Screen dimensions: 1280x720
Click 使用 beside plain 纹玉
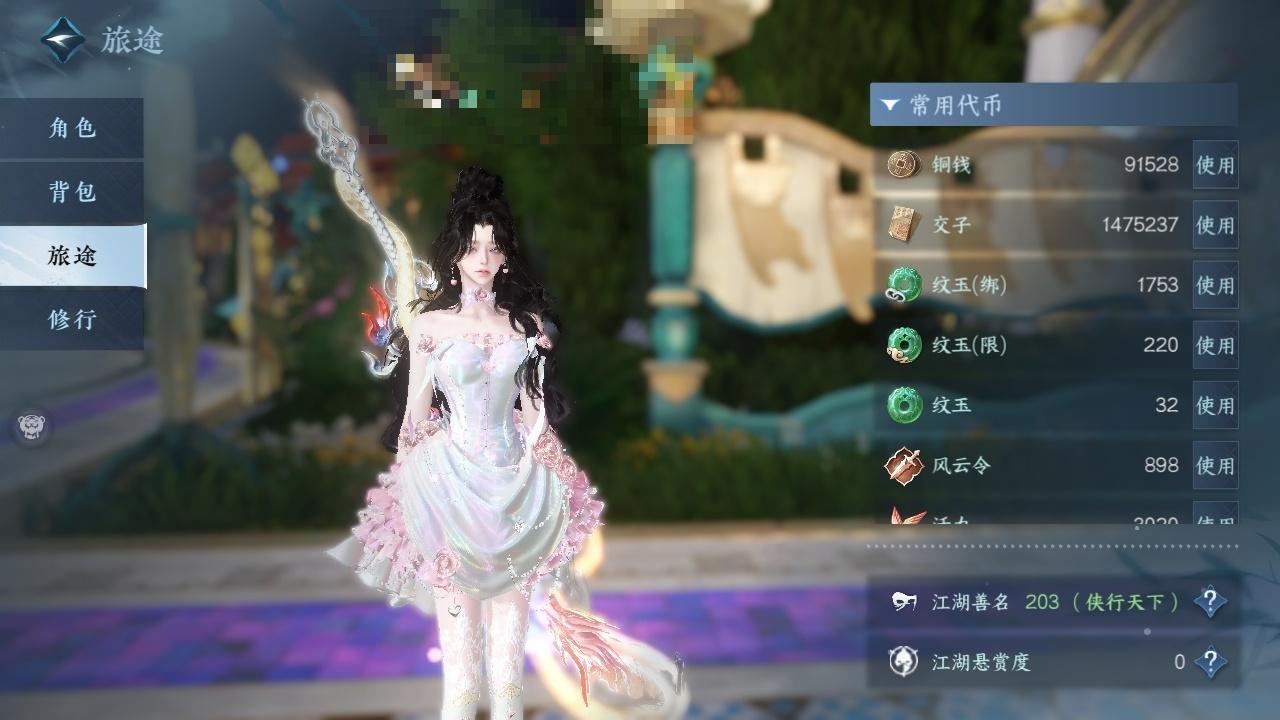(1215, 405)
